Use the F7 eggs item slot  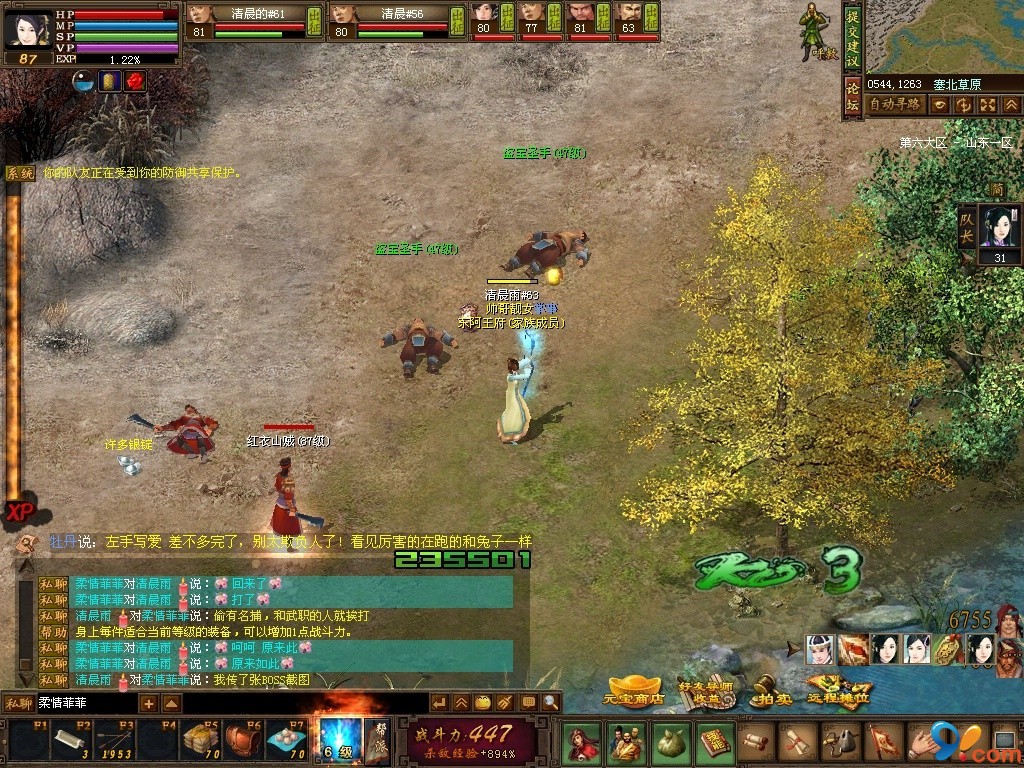click(x=285, y=742)
